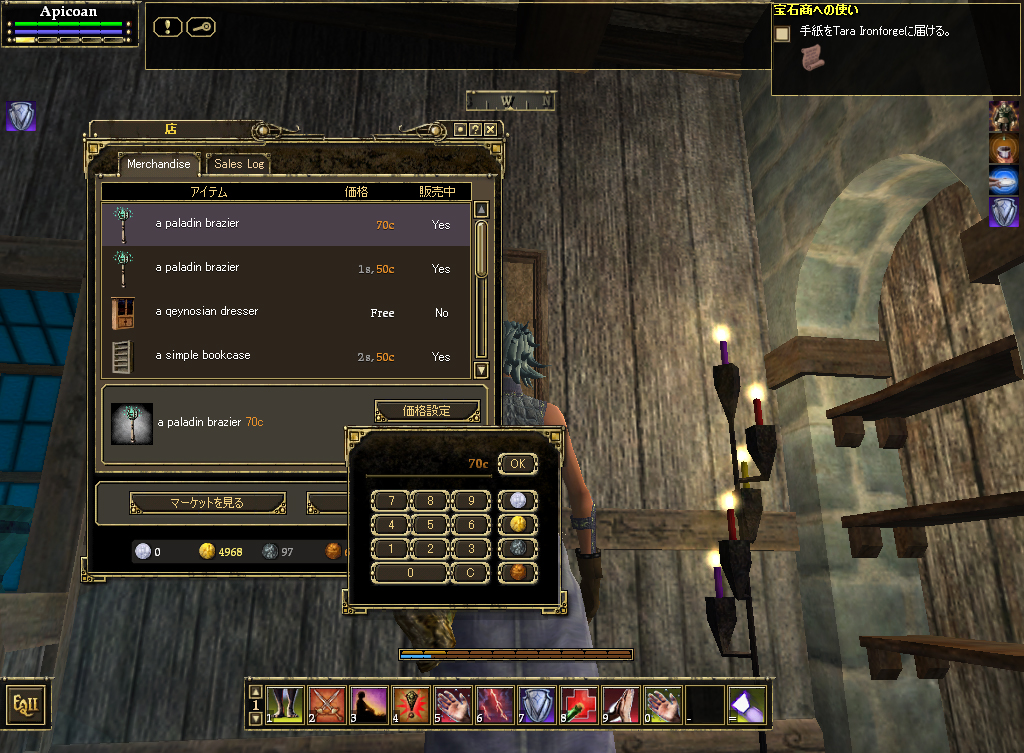
Task: Clear the price with the C button
Action: pyautogui.click(x=470, y=573)
